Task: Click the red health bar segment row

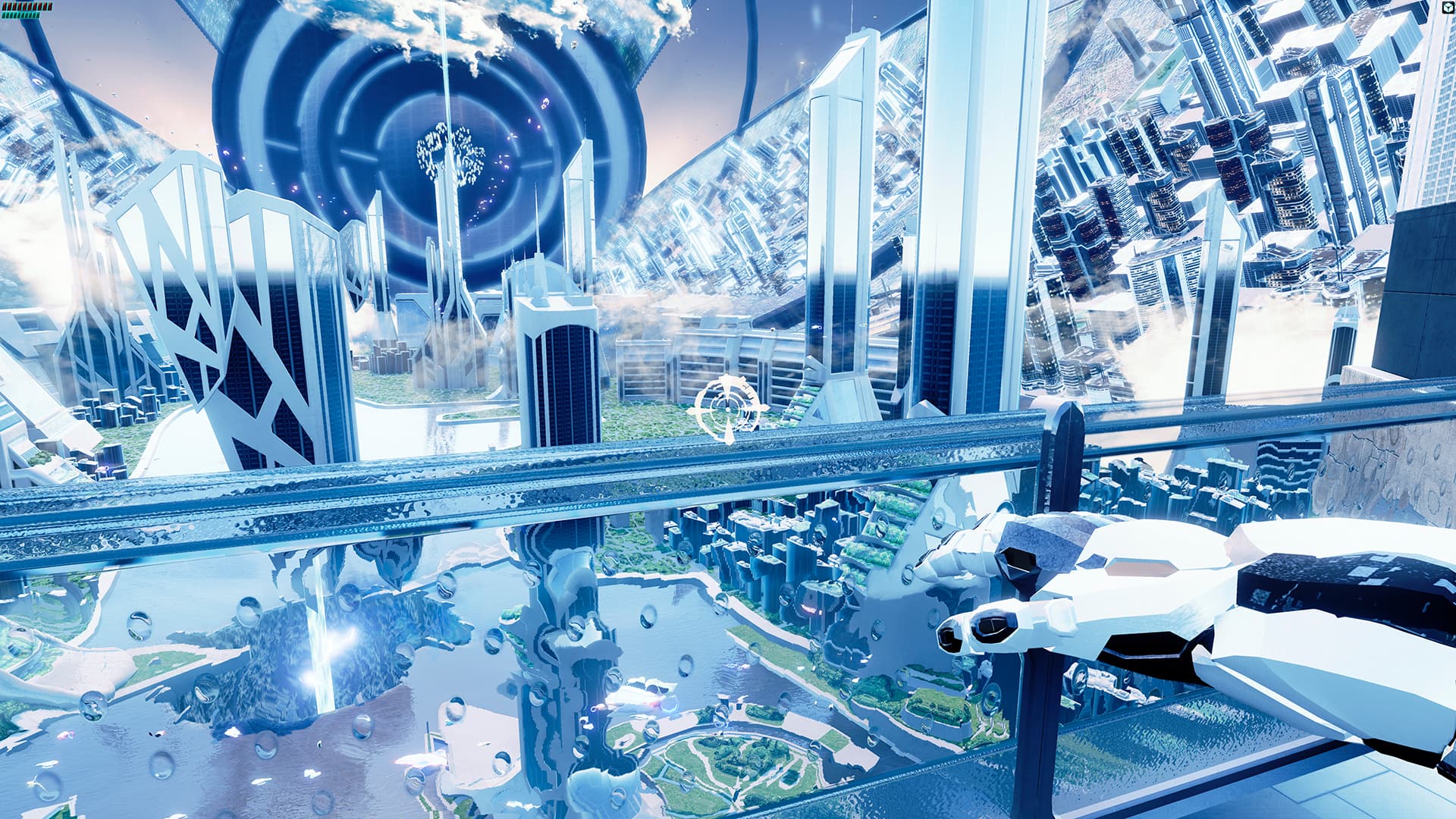Action: (x=27, y=6)
